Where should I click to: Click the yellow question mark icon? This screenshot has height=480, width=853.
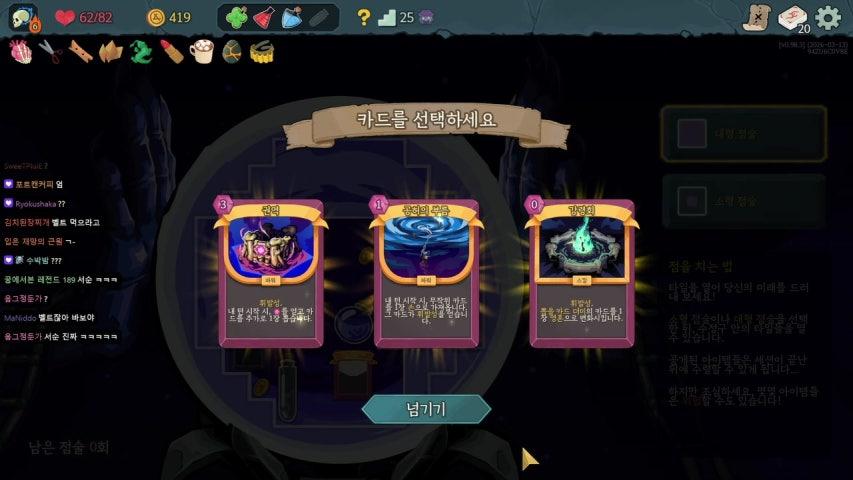[x=364, y=17]
